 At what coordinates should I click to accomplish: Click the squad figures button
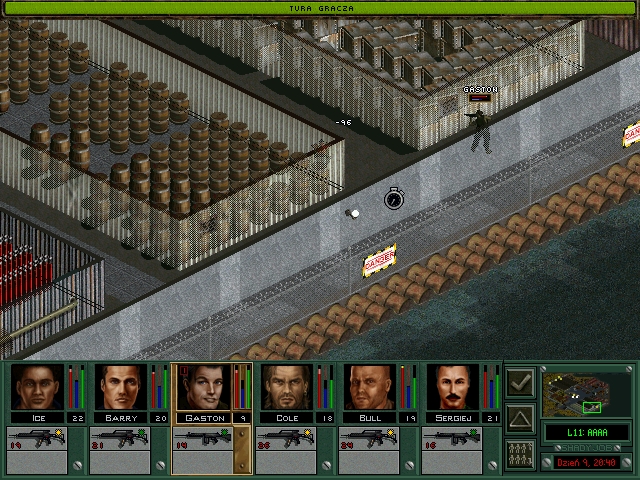tap(520, 453)
